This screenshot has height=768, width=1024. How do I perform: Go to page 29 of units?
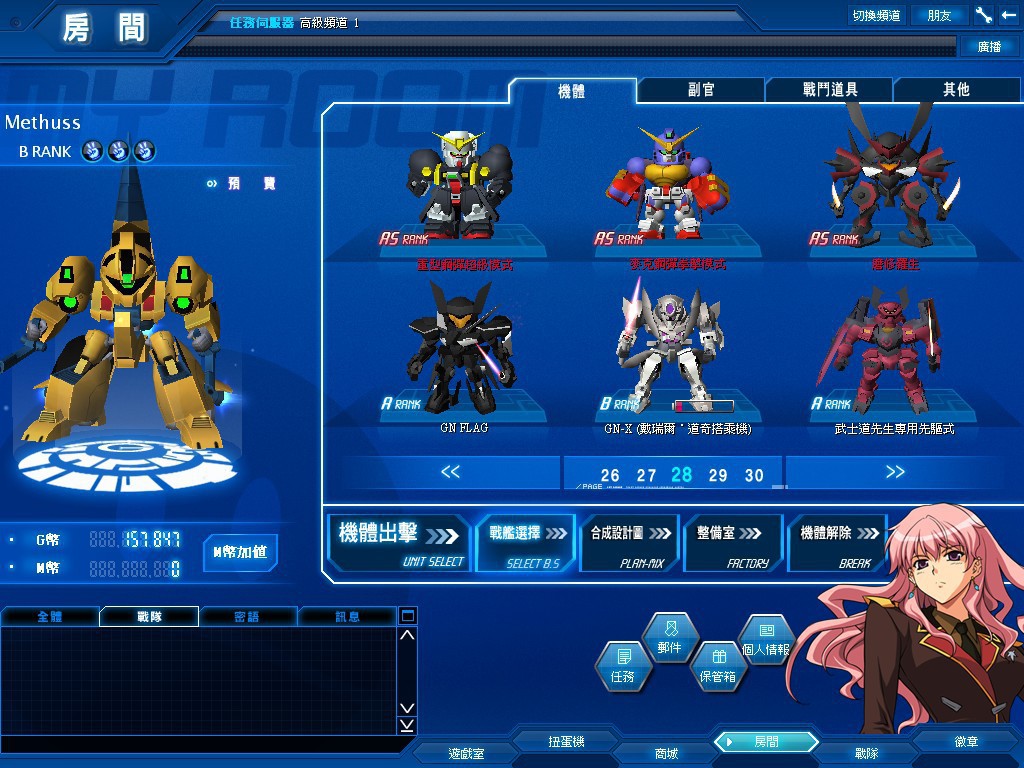[x=718, y=475]
